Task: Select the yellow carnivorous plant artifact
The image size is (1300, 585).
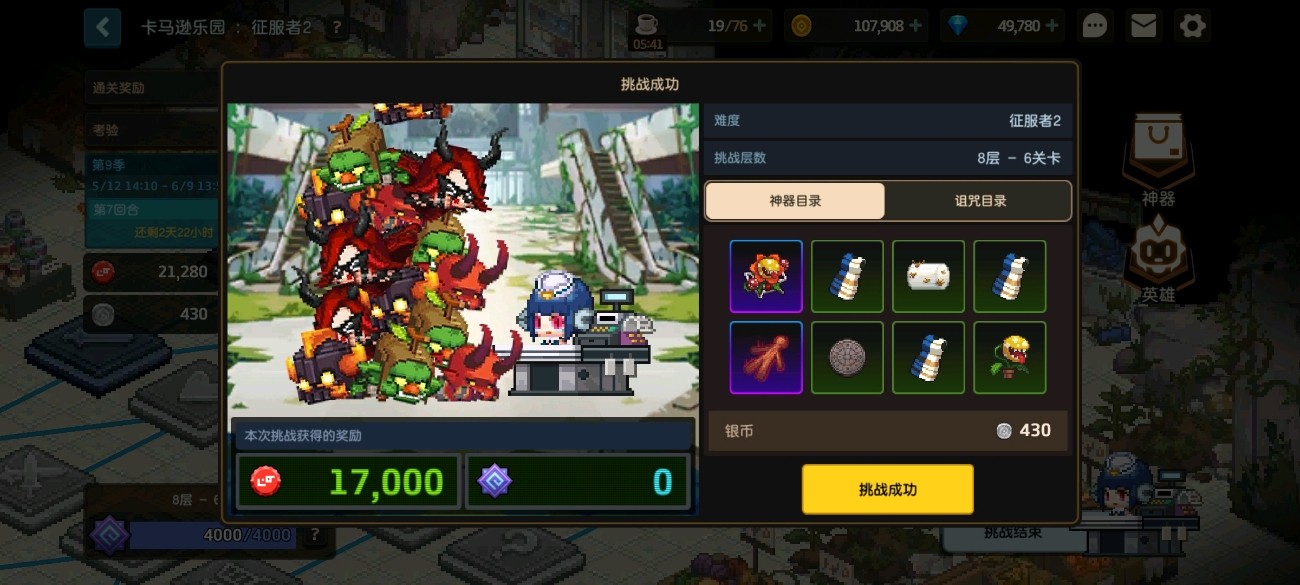Action: pyautogui.click(x=1009, y=357)
